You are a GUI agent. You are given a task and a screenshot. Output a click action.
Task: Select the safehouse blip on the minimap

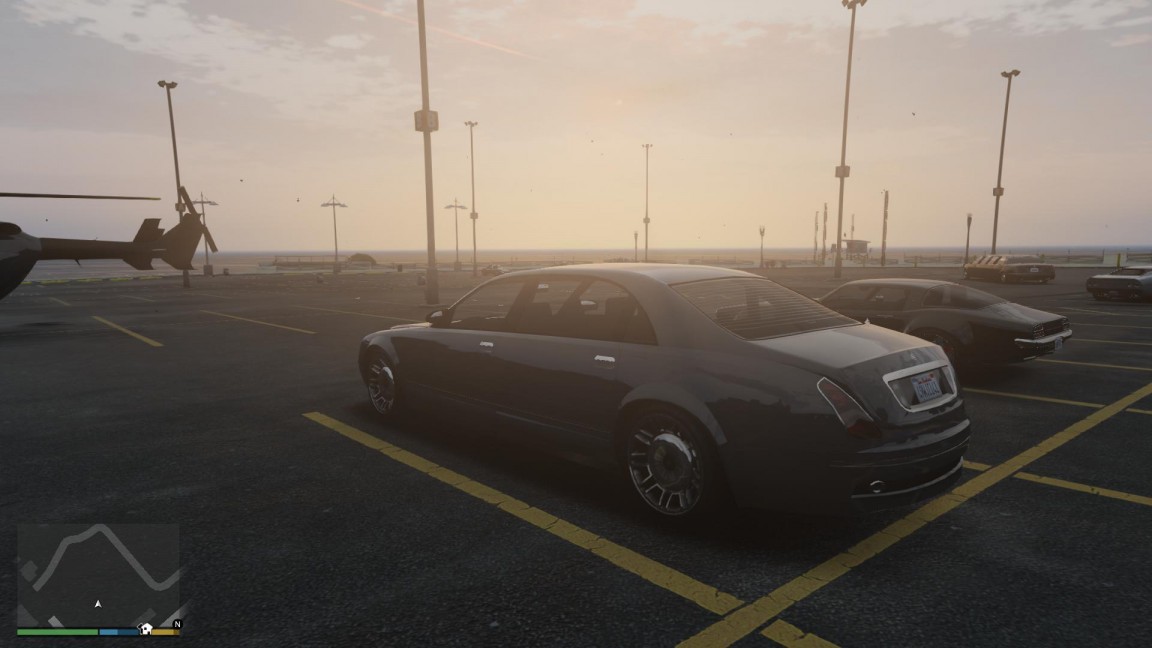click(146, 629)
